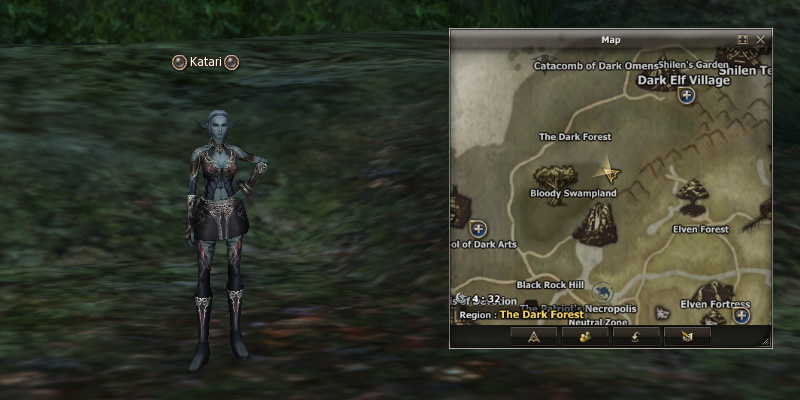Click the player position arrow on map

click(607, 172)
